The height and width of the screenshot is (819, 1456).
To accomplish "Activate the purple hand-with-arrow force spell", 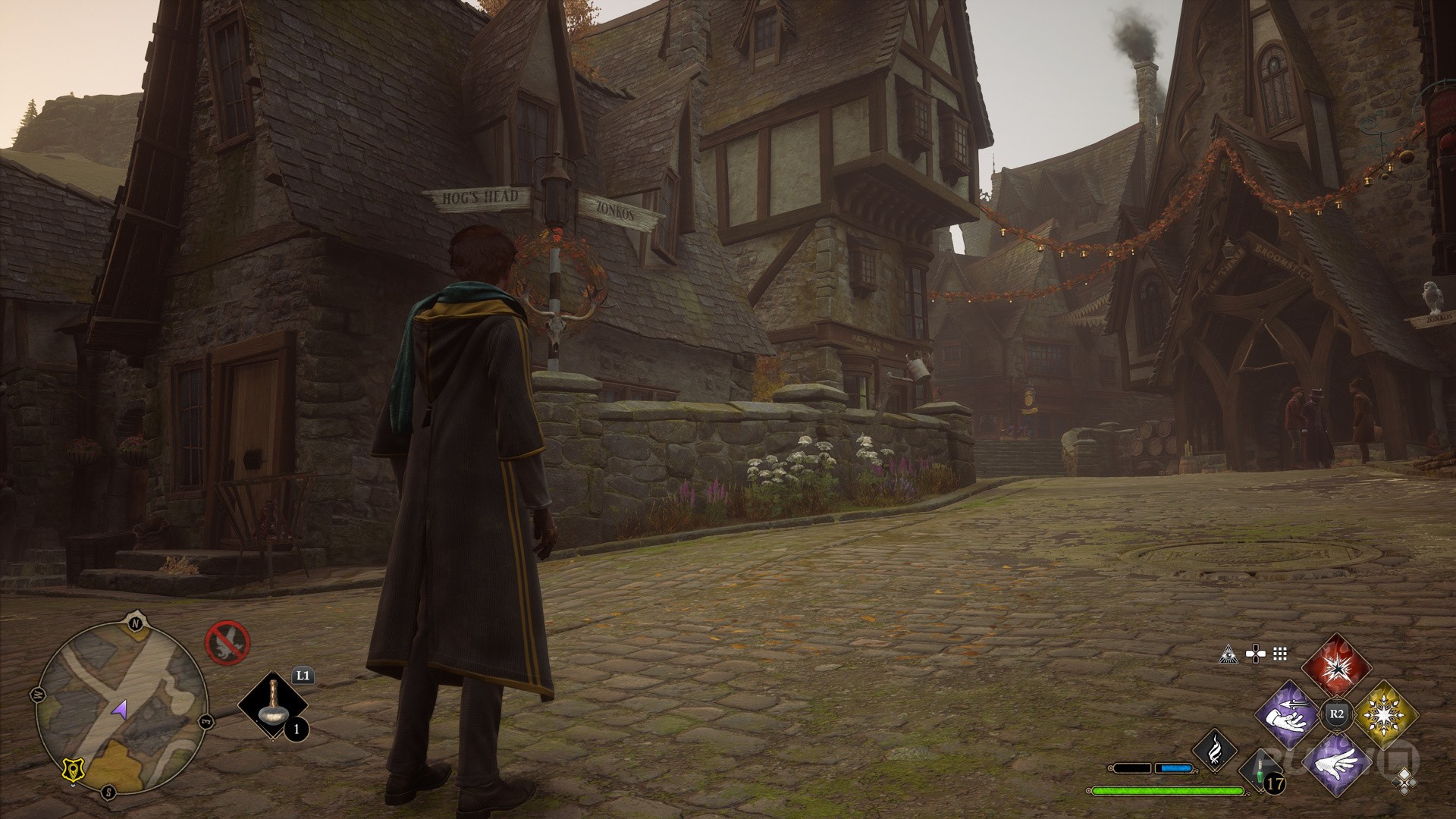I will [1288, 714].
